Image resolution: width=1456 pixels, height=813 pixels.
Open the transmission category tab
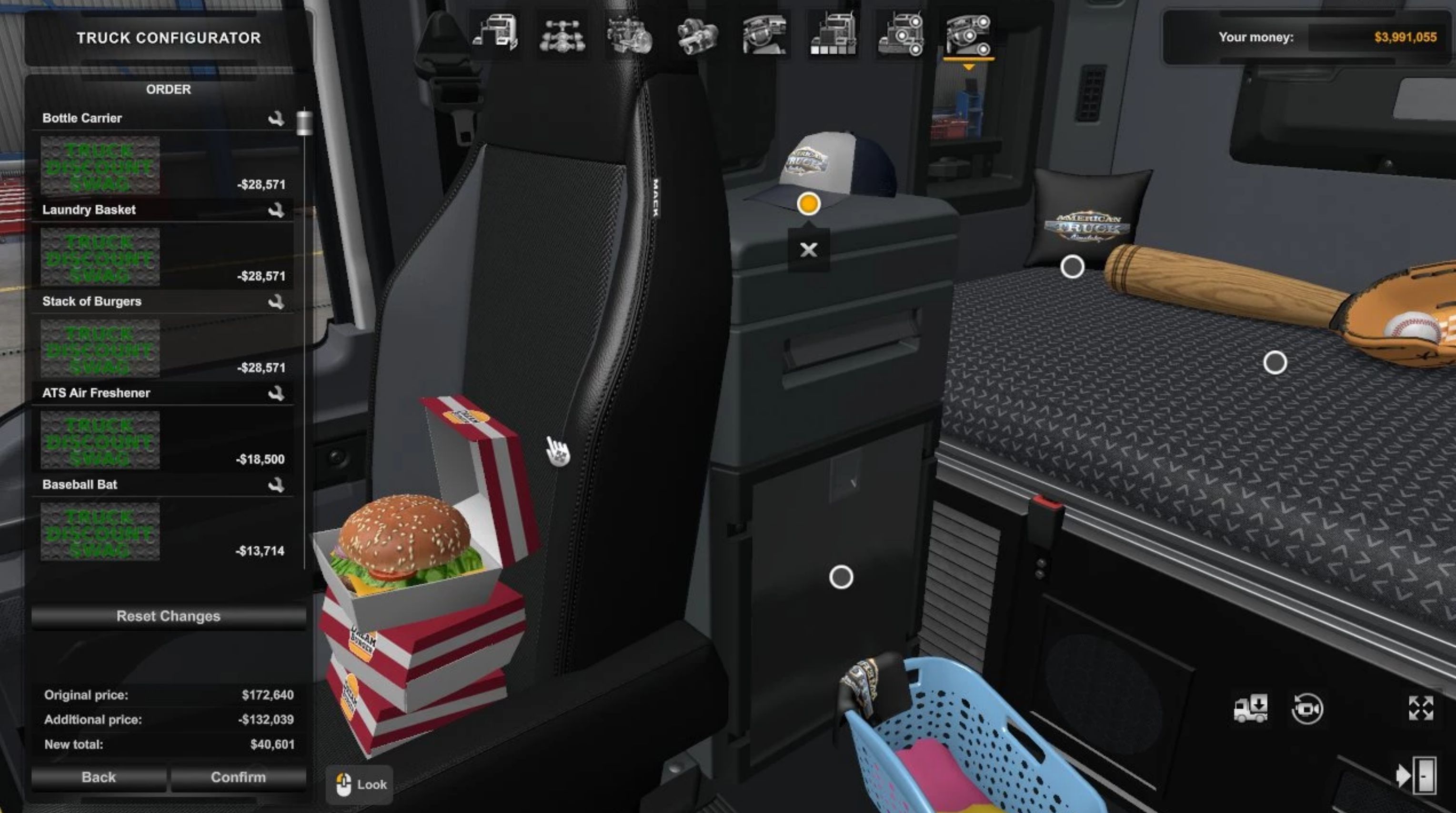[x=697, y=36]
